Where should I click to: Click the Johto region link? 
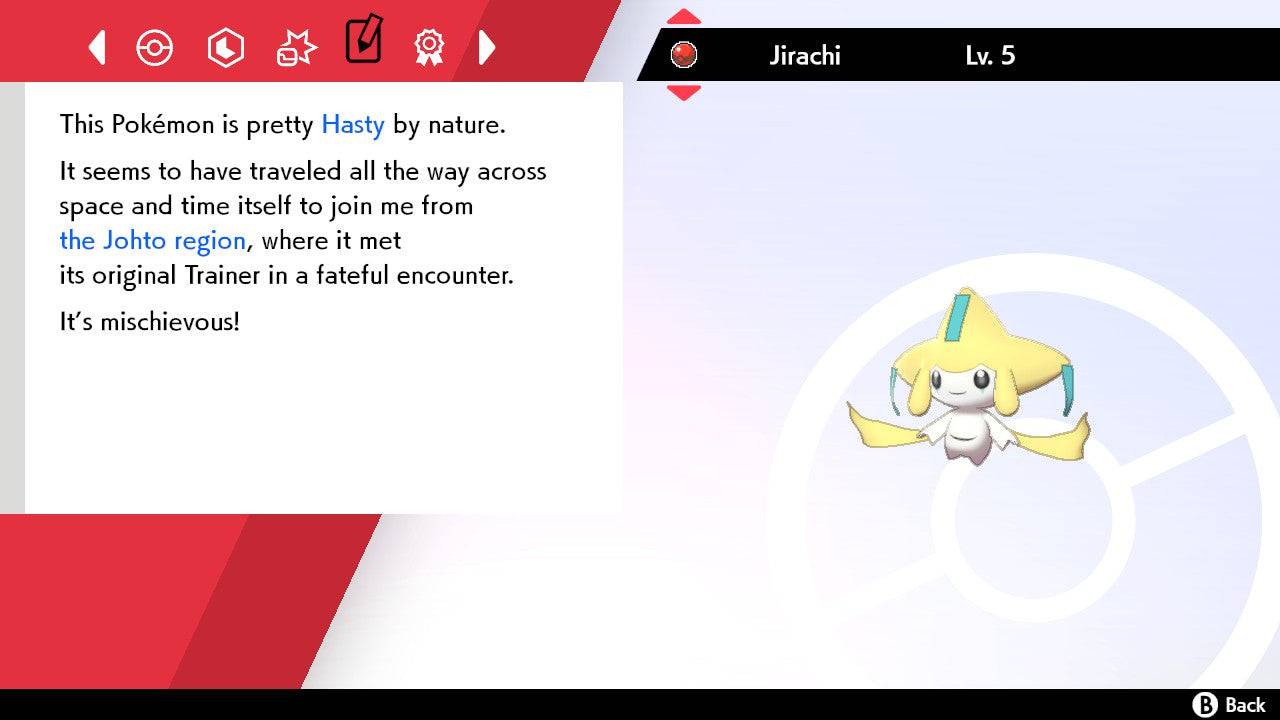pyautogui.click(x=152, y=240)
